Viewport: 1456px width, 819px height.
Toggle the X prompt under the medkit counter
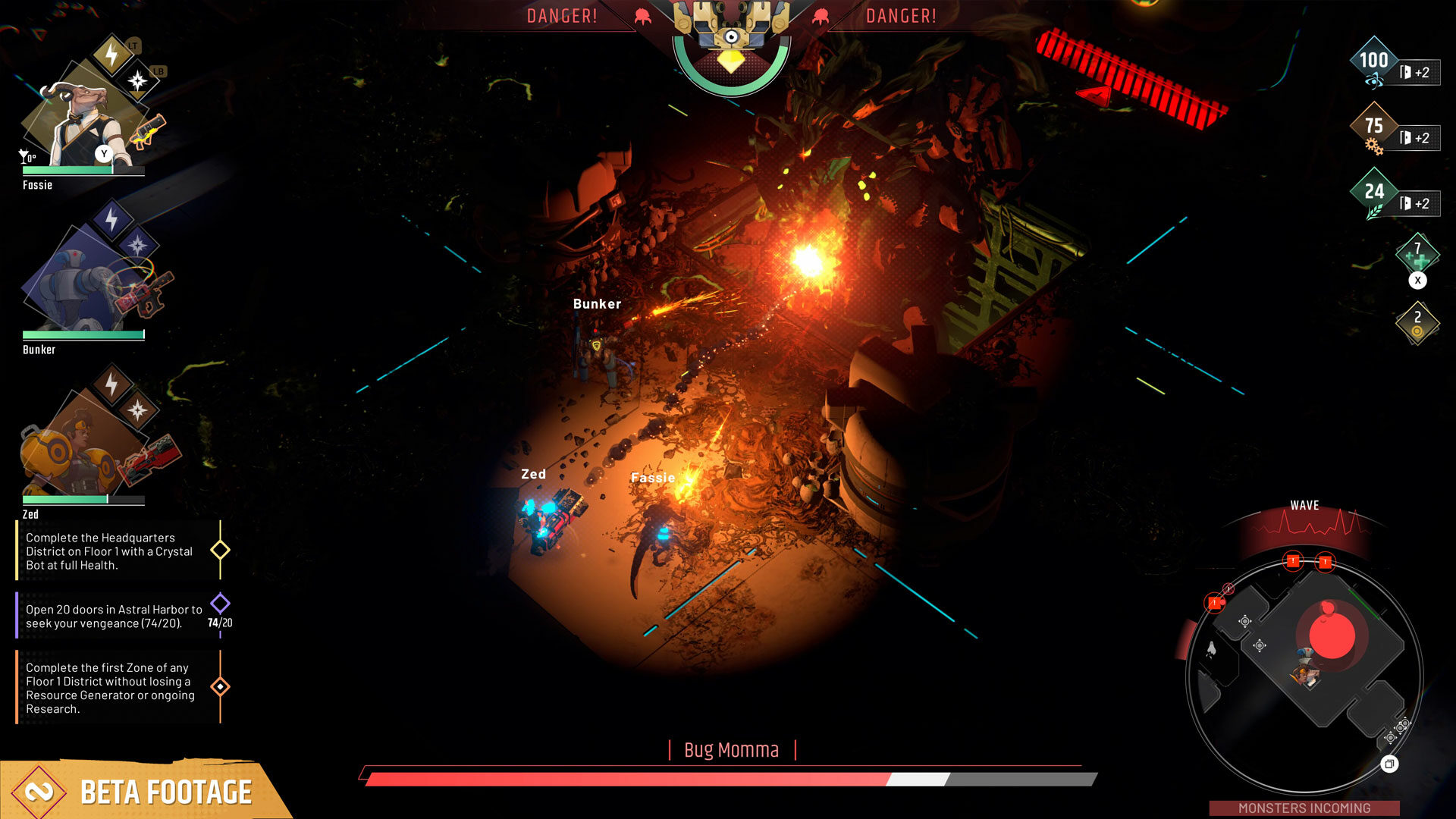1417,281
